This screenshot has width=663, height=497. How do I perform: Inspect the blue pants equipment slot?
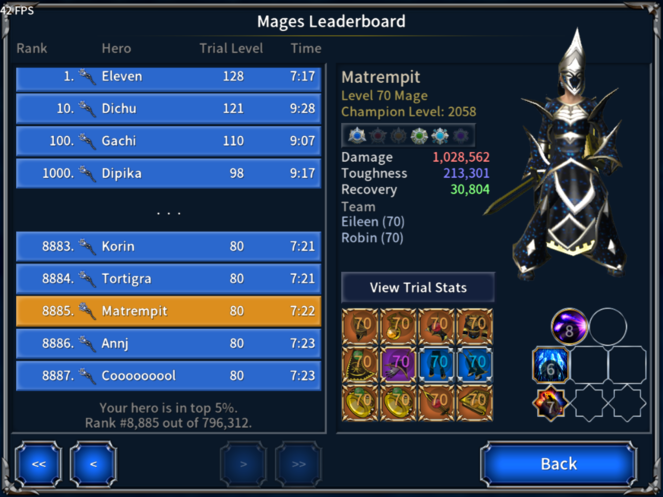click(x=436, y=363)
